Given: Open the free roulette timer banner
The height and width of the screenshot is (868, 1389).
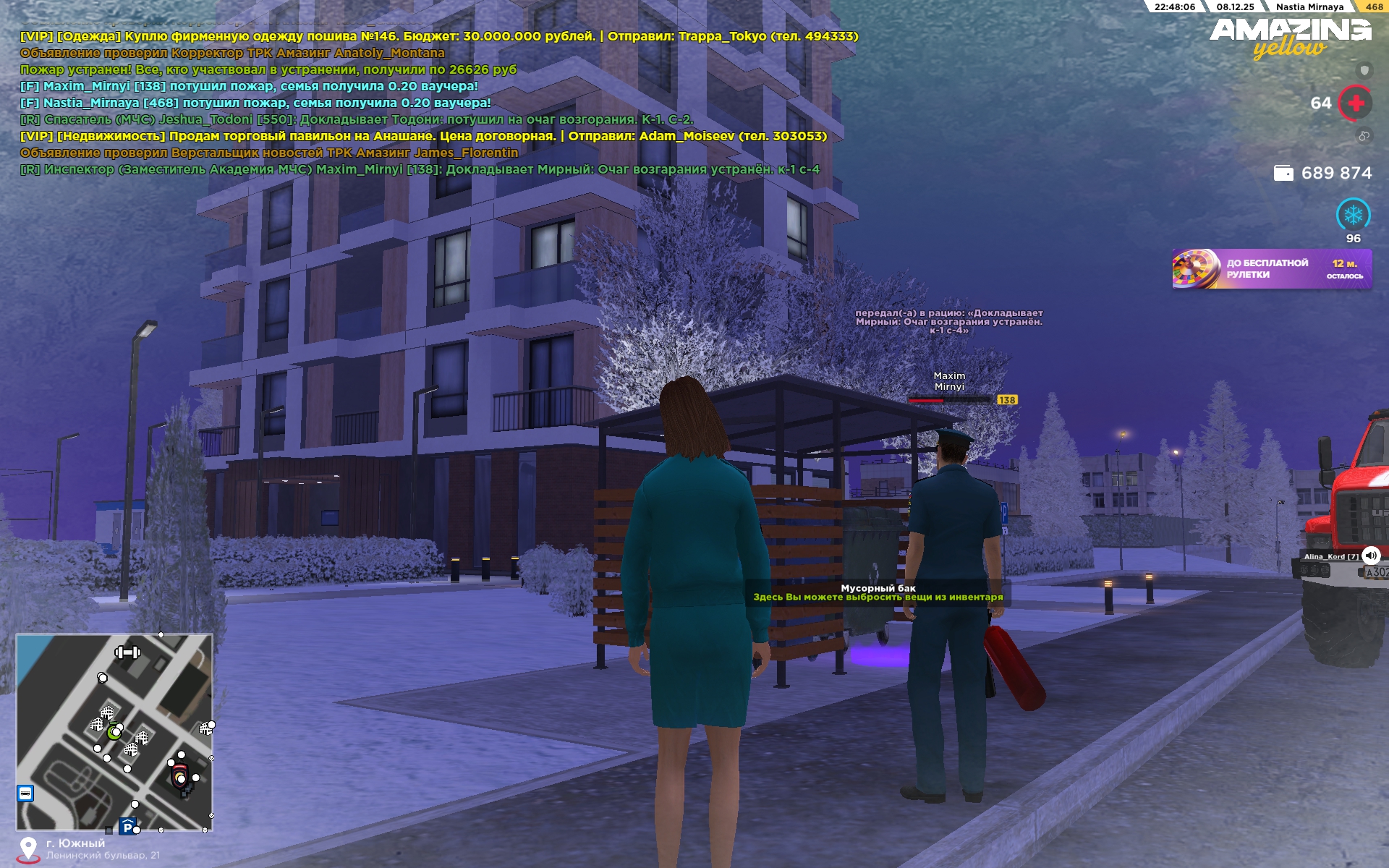Looking at the screenshot, I should 1271,269.
